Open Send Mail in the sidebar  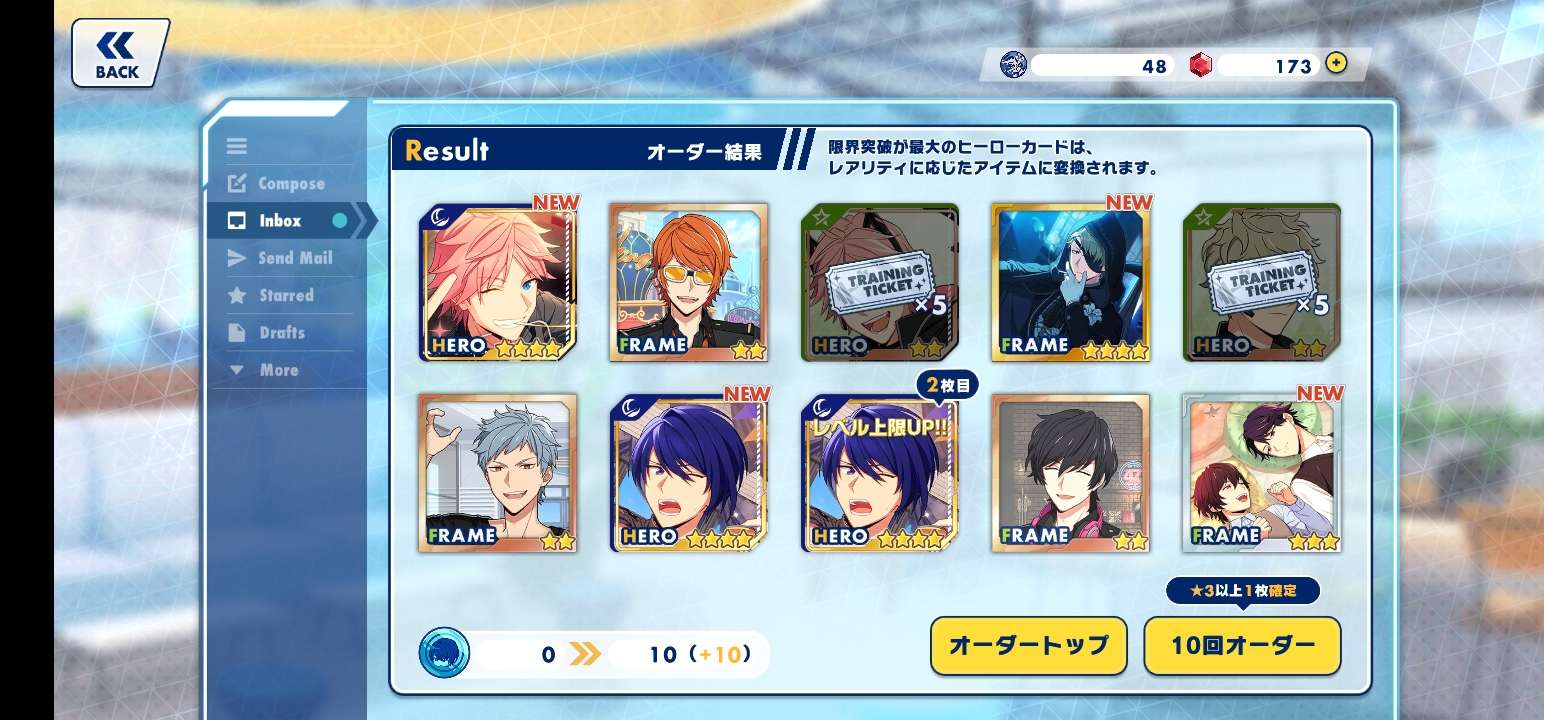[294, 258]
